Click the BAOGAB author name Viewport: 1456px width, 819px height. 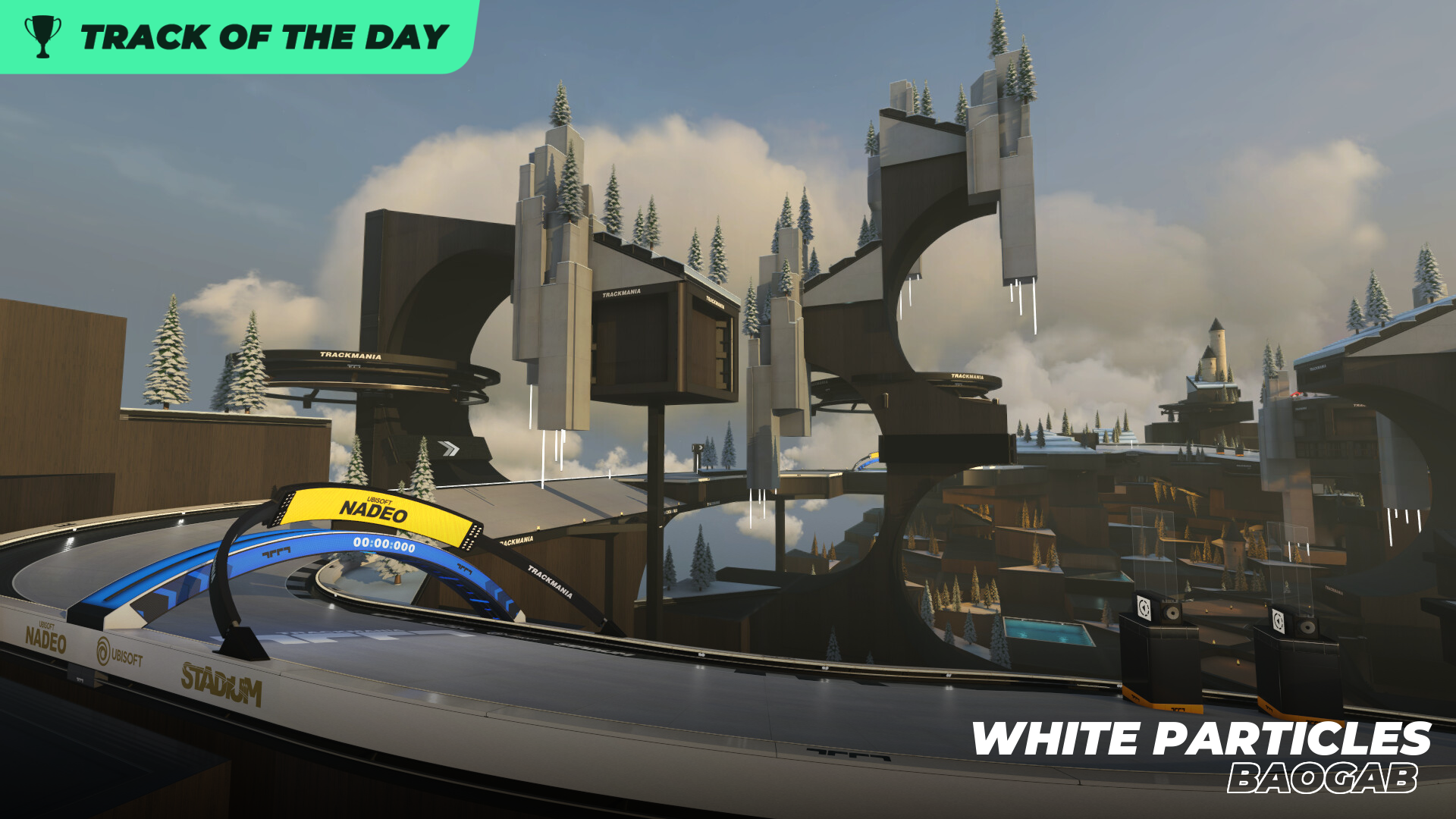click(x=1323, y=779)
